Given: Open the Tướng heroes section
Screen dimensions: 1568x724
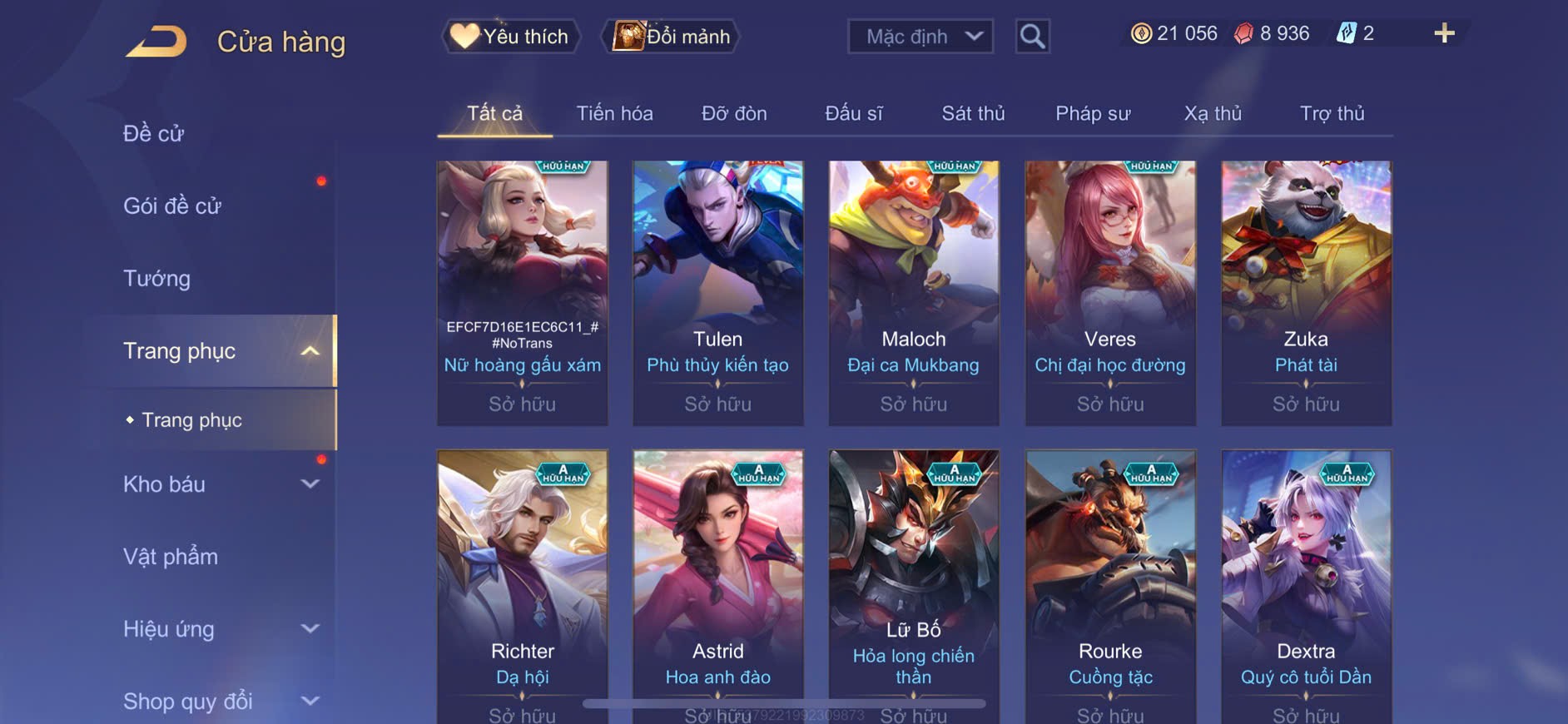Looking at the screenshot, I should [x=157, y=278].
